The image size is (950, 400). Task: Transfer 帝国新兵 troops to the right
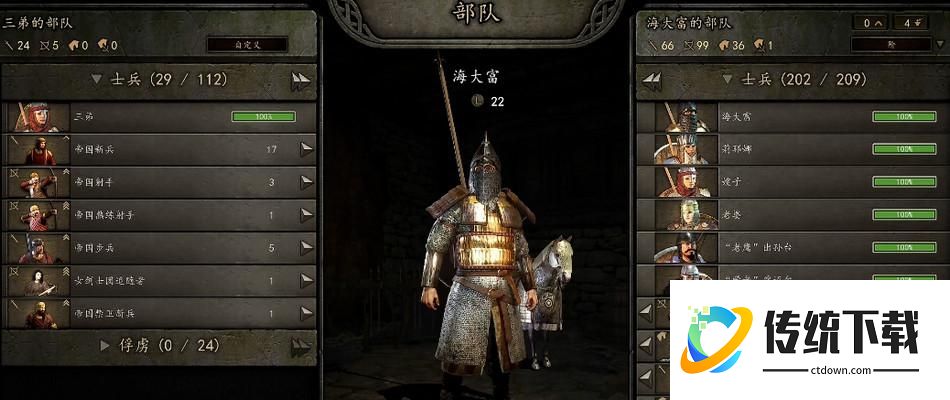click(x=307, y=150)
